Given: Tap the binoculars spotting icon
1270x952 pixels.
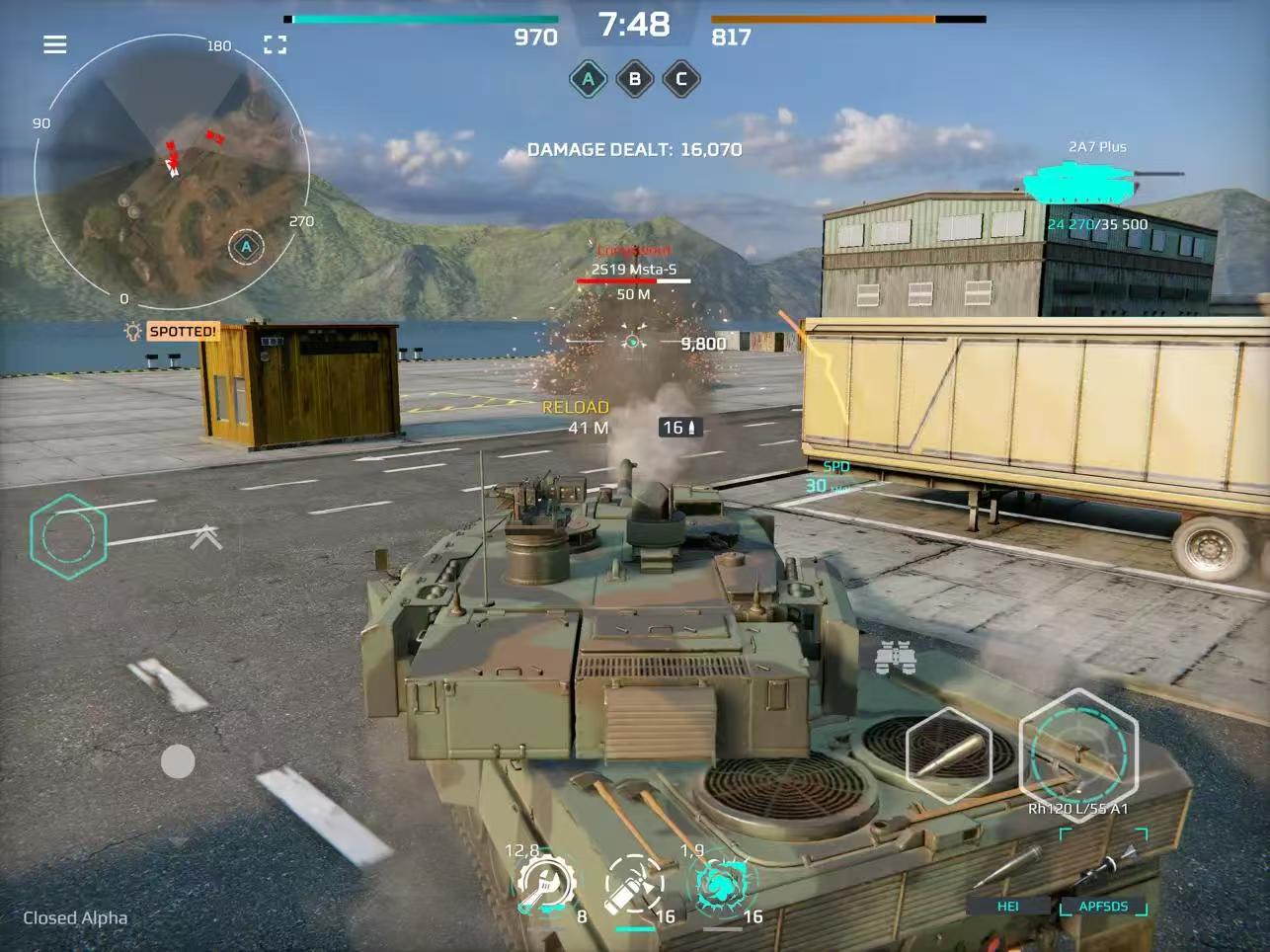Looking at the screenshot, I should pos(898,657).
